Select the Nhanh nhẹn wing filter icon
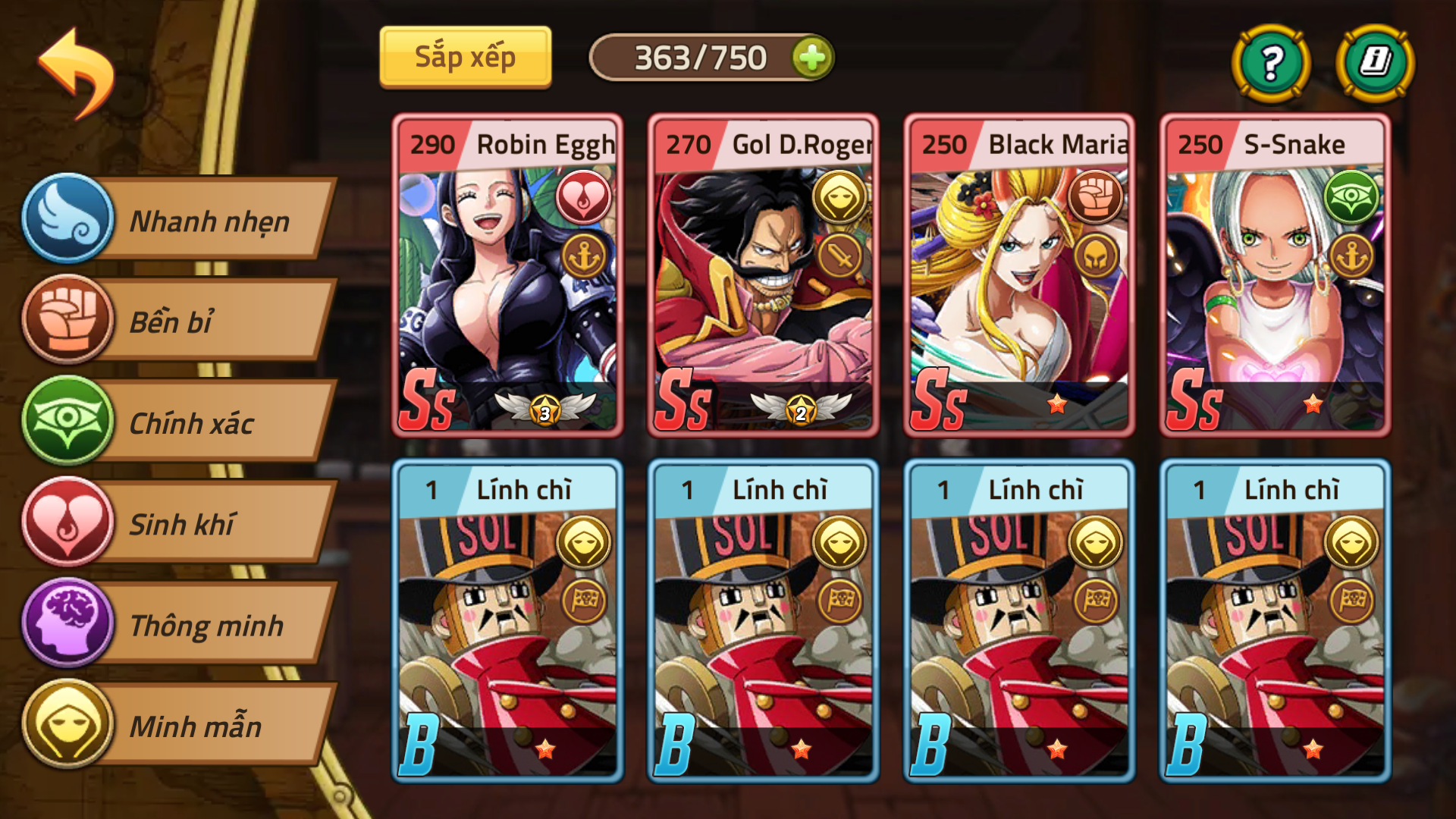 67,219
